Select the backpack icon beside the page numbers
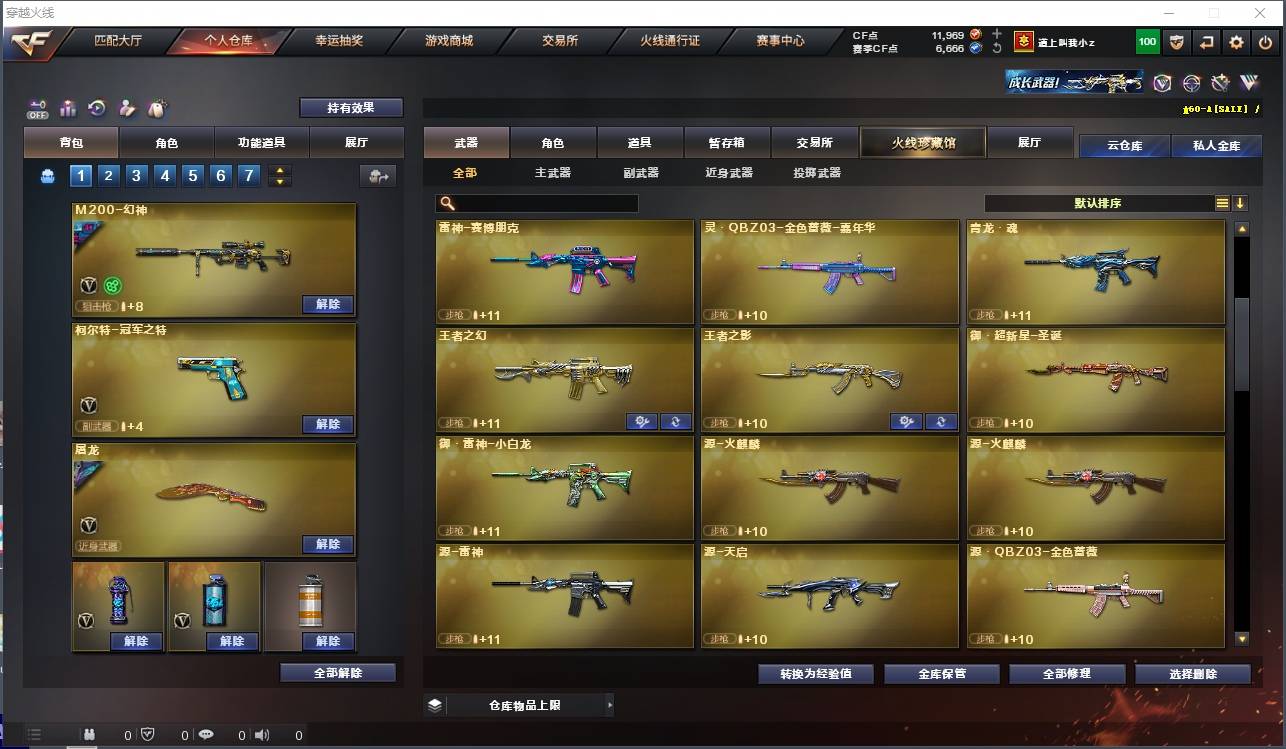 [48, 175]
